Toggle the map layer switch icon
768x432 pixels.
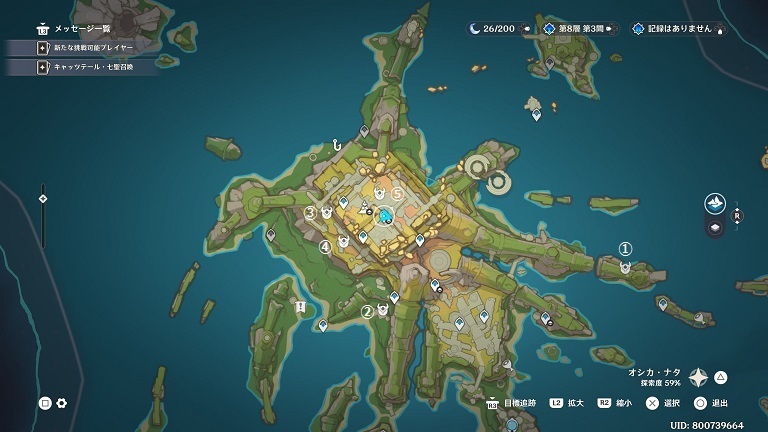click(715, 228)
